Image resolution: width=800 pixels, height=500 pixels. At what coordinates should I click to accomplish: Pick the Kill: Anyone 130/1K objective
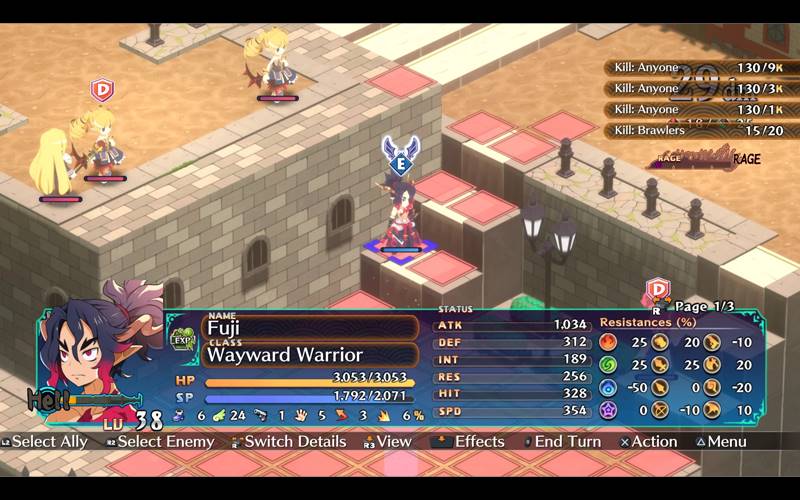691,110
